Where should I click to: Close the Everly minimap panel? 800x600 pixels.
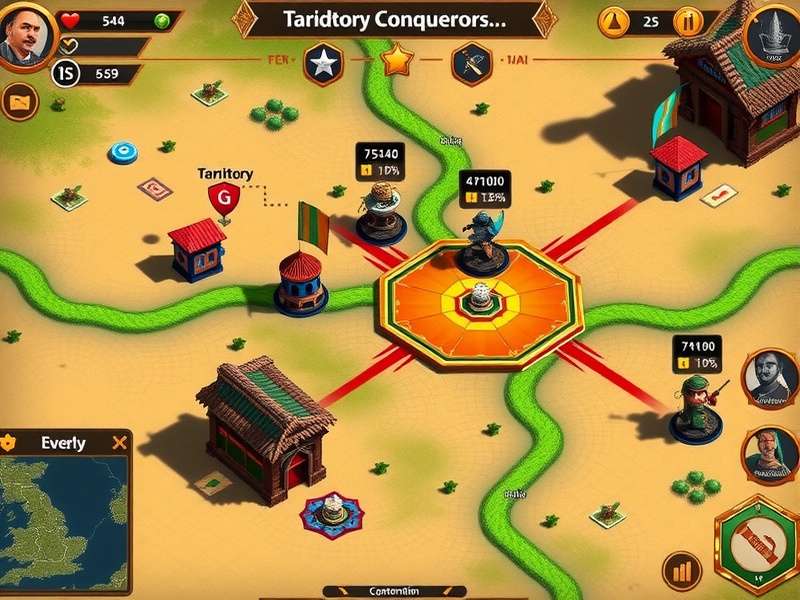pyautogui.click(x=120, y=442)
